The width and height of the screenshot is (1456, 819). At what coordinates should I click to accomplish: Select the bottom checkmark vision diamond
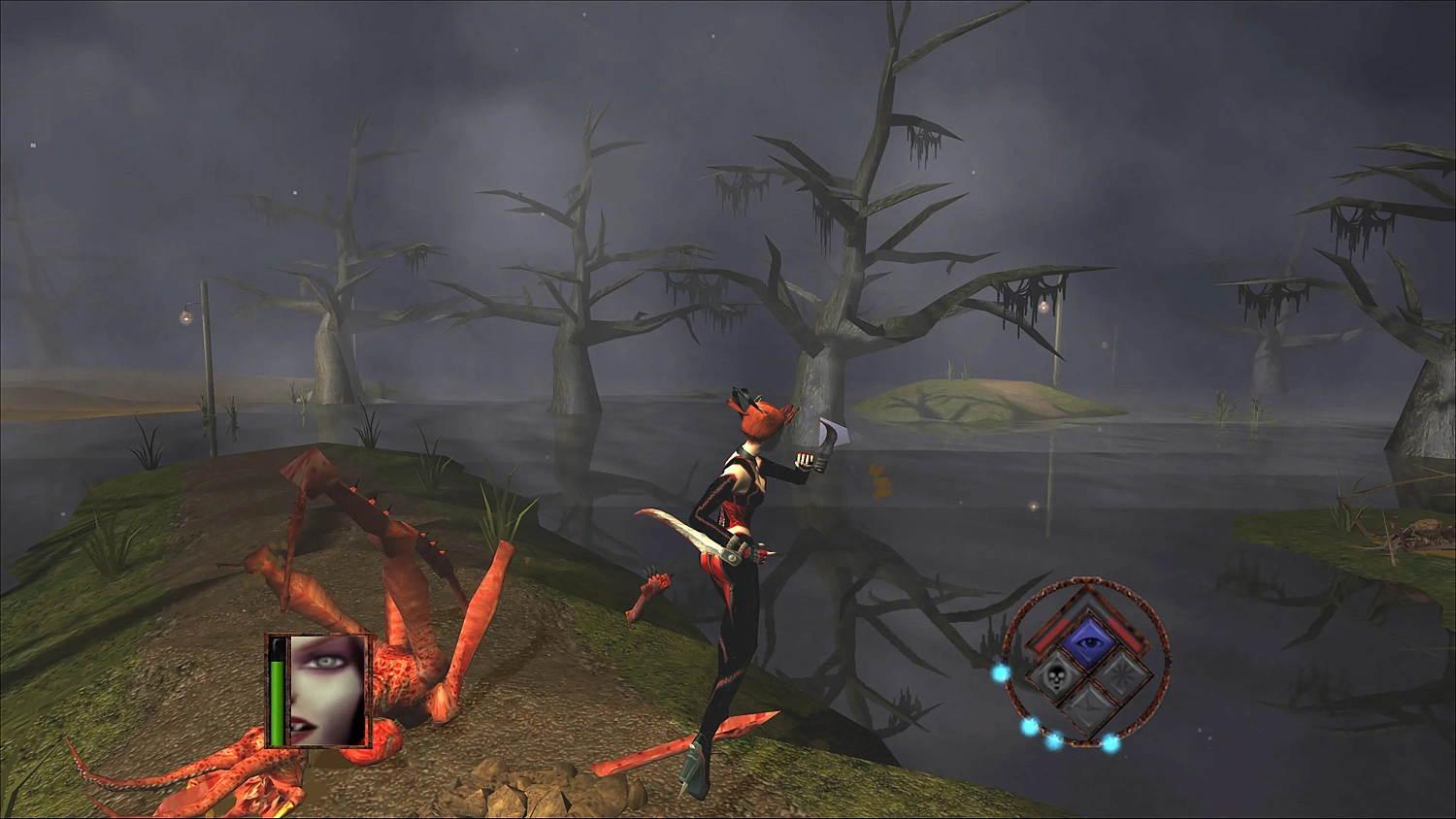pos(1088,705)
